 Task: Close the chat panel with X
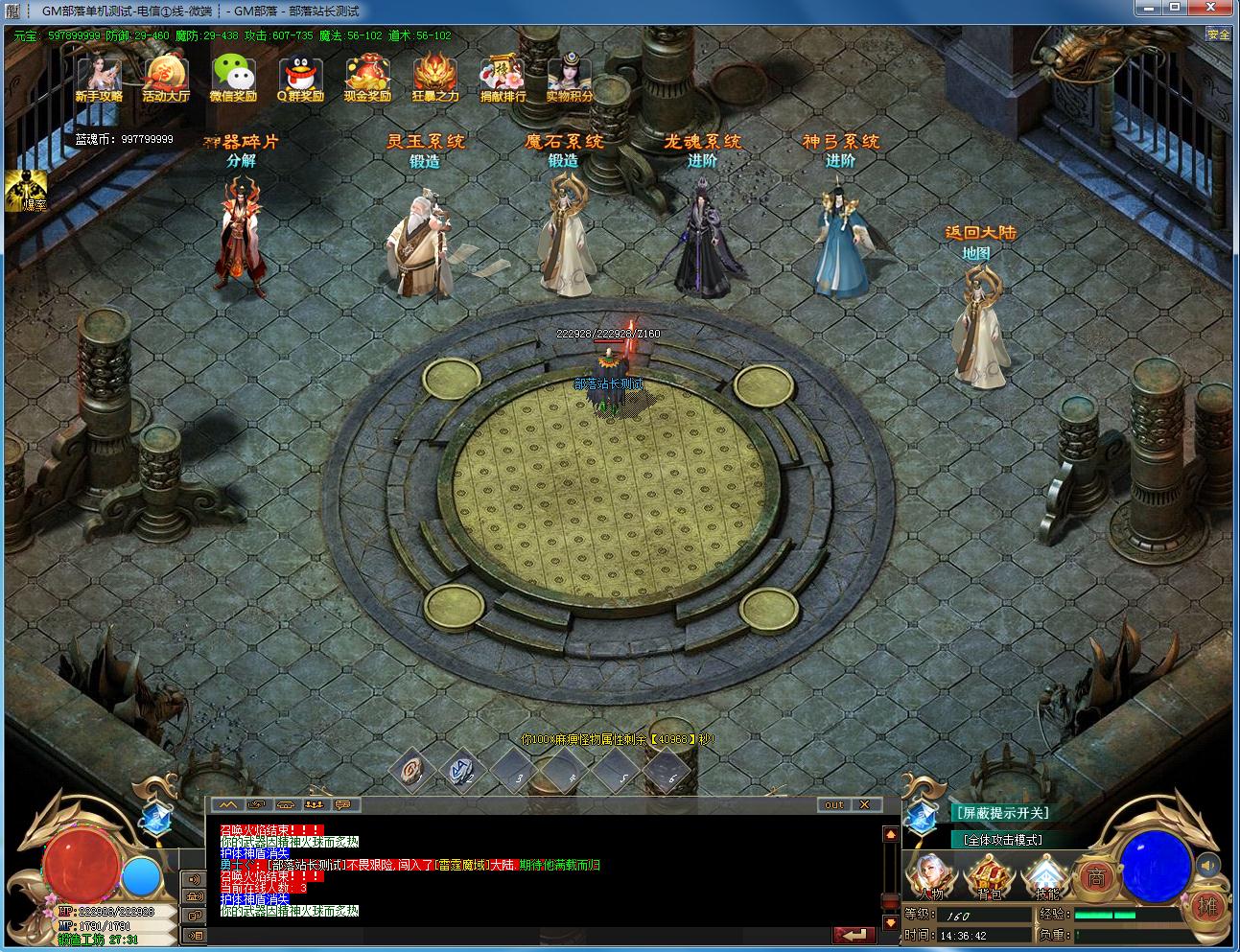click(865, 804)
